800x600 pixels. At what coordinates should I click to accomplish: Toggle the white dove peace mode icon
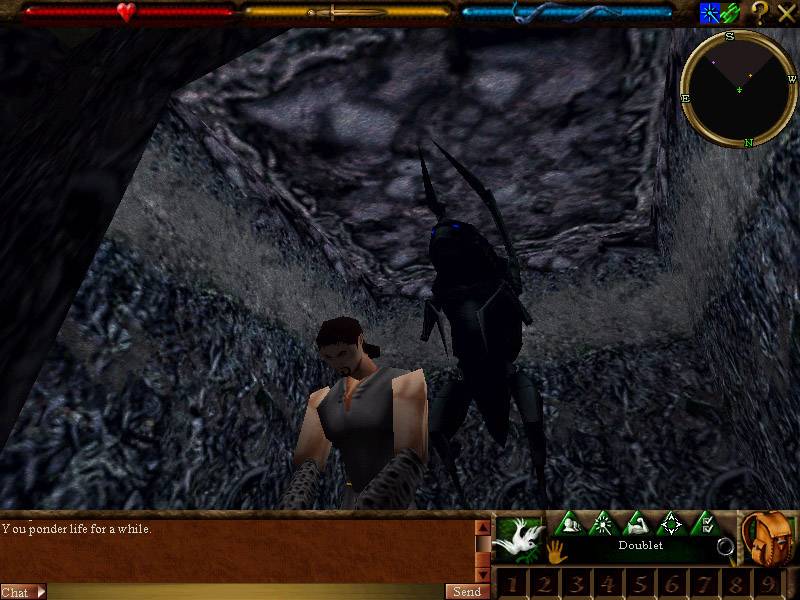coord(518,538)
